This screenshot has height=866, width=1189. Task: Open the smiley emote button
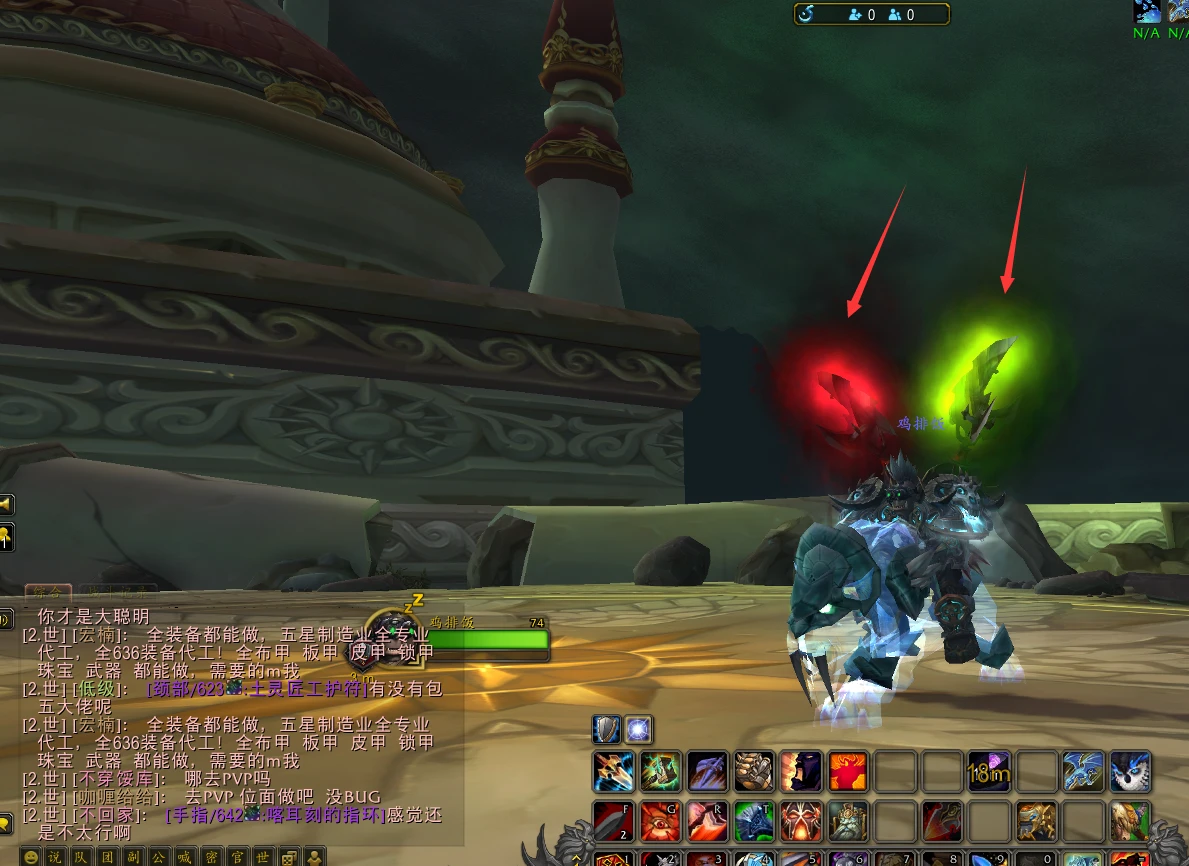[x=30, y=857]
